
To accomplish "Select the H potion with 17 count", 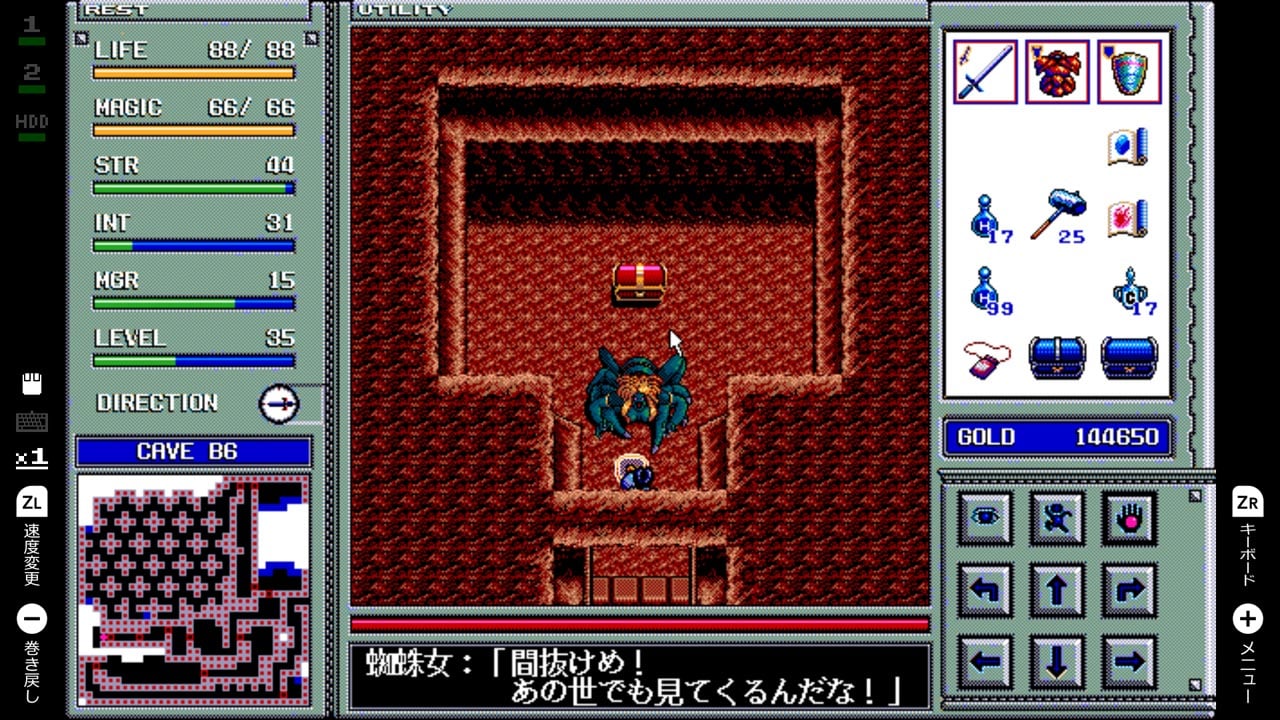I will tap(987, 219).
